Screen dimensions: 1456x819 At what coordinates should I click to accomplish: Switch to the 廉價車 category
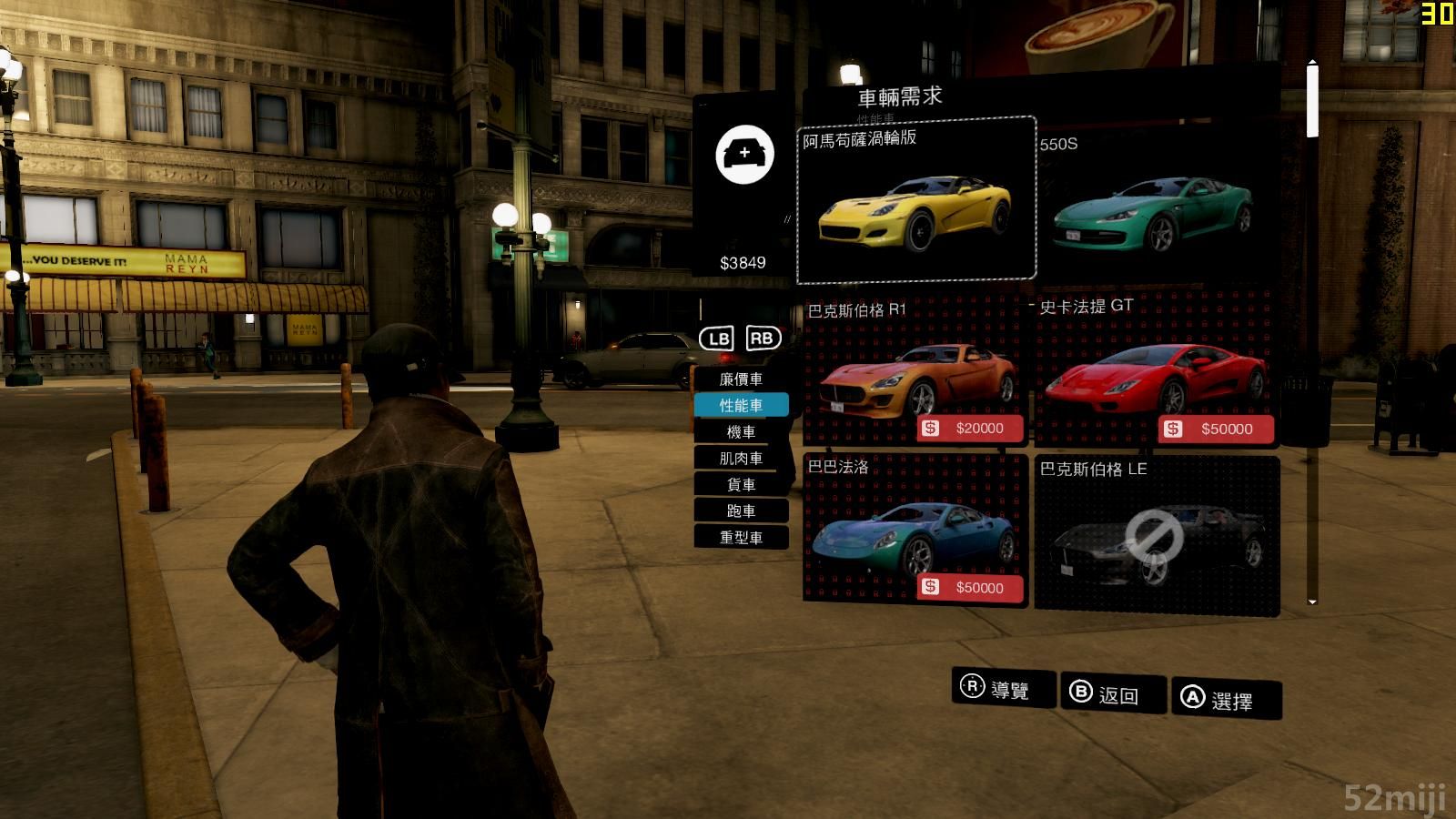(x=741, y=379)
